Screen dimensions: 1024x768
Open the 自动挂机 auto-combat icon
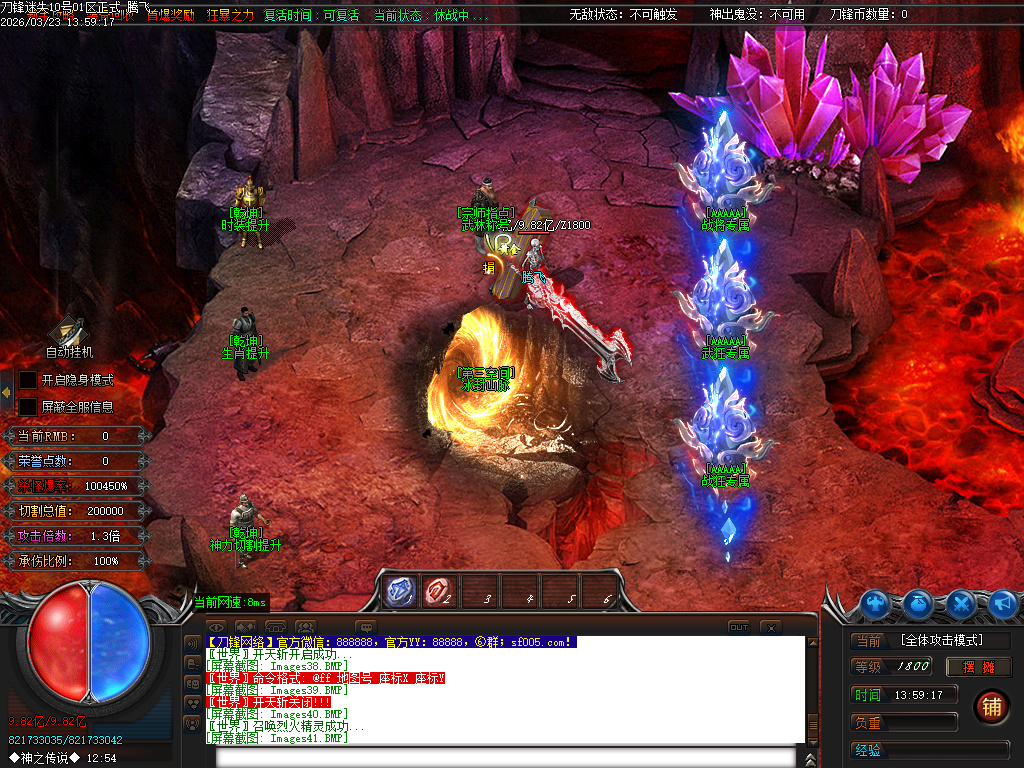(x=68, y=331)
